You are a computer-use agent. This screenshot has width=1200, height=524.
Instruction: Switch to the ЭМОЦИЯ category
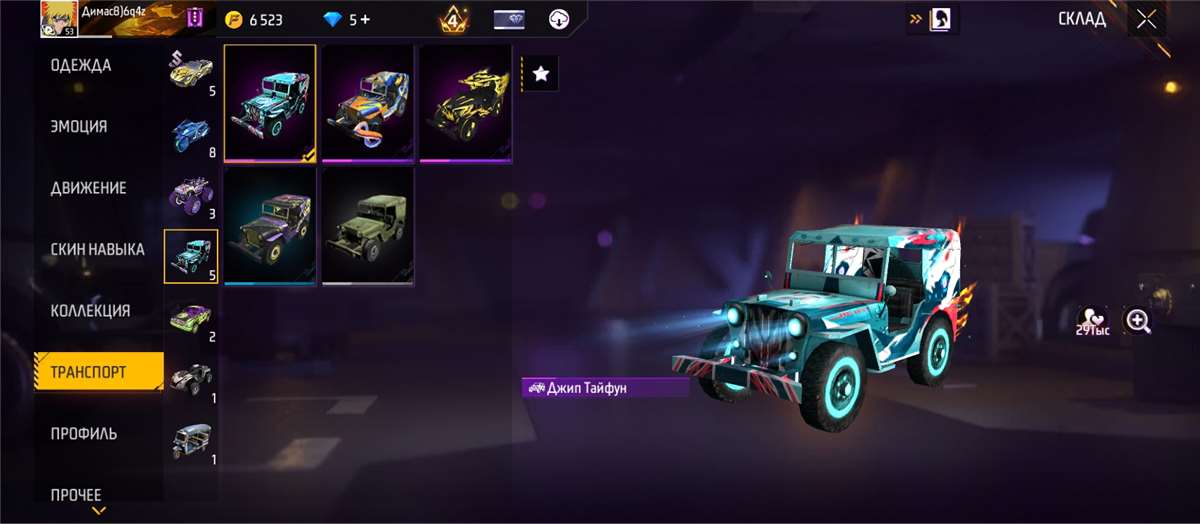tap(80, 127)
